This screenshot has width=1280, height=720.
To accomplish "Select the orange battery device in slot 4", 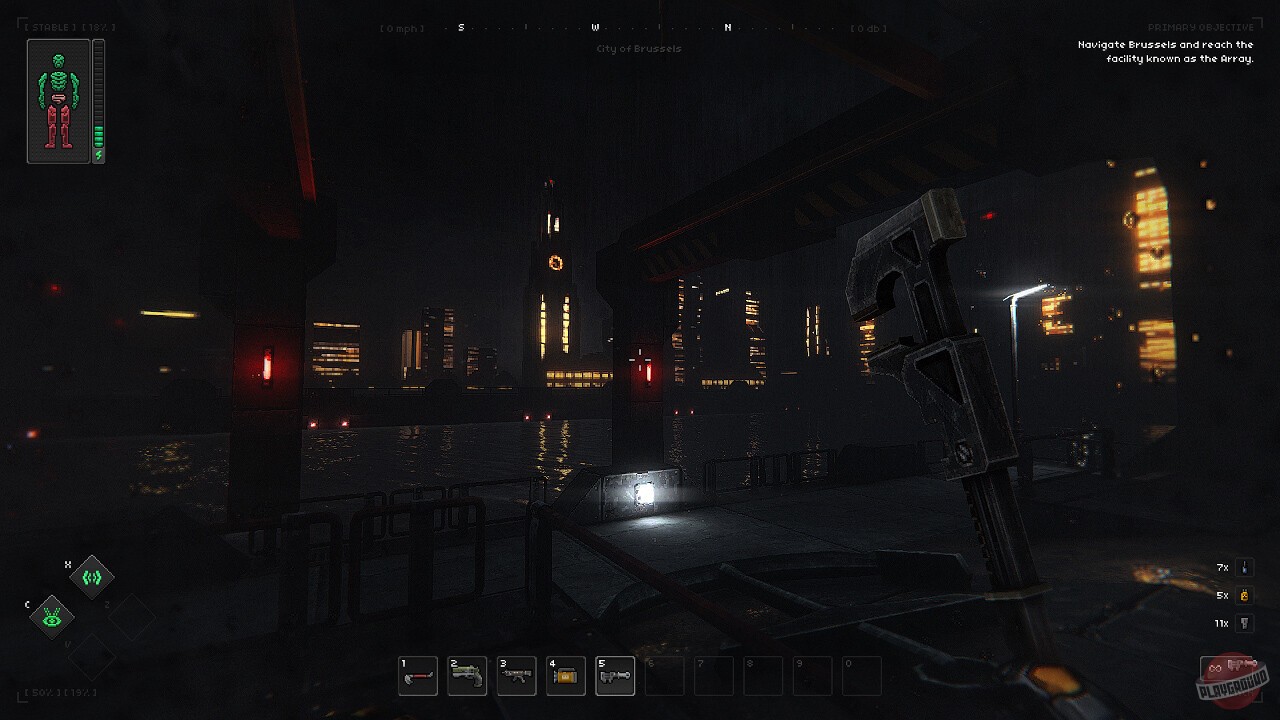I will coord(566,676).
